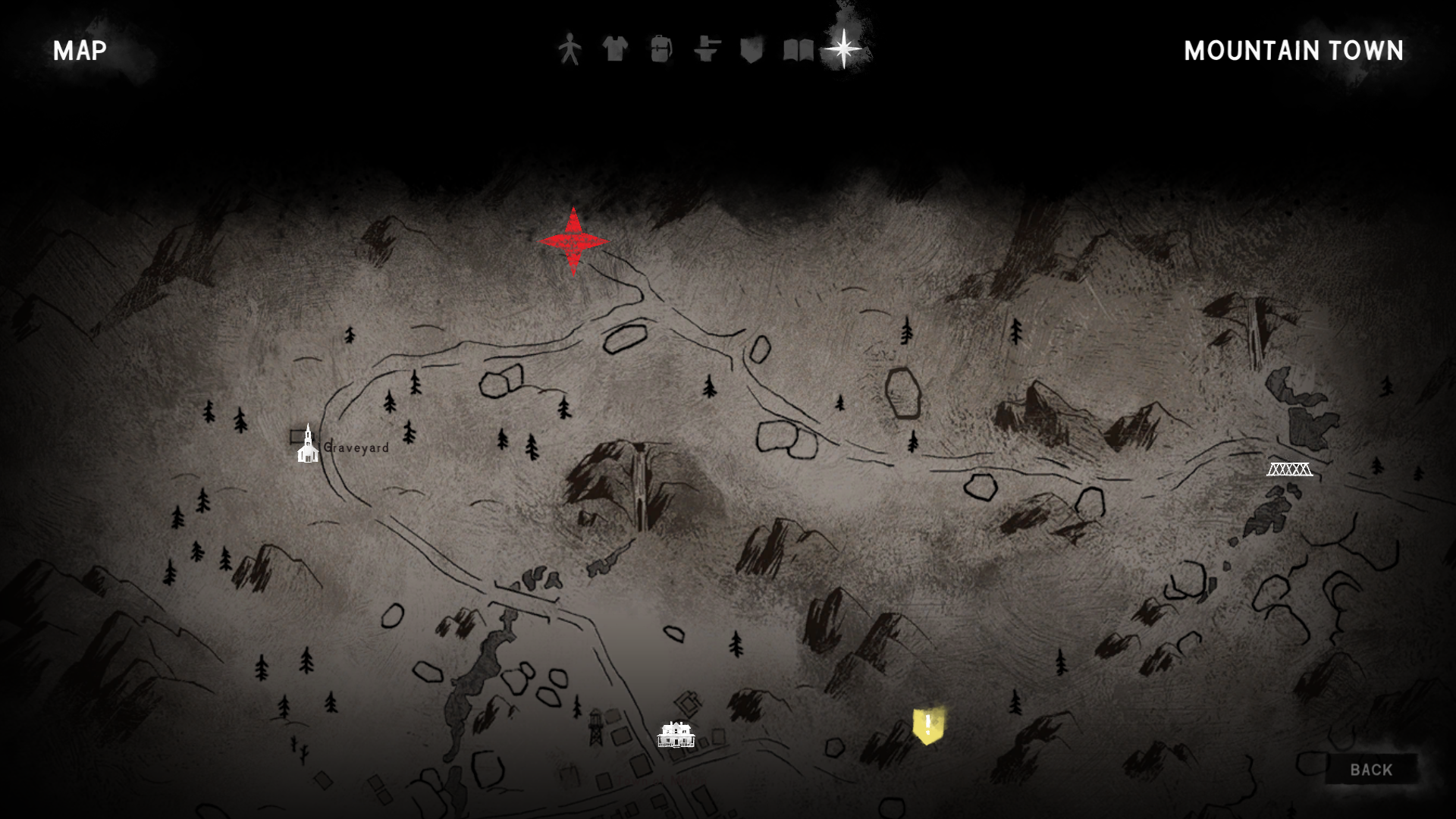Open the backpack inventory tab
Image resolution: width=1456 pixels, height=819 pixels.
click(x=661, y=50)
